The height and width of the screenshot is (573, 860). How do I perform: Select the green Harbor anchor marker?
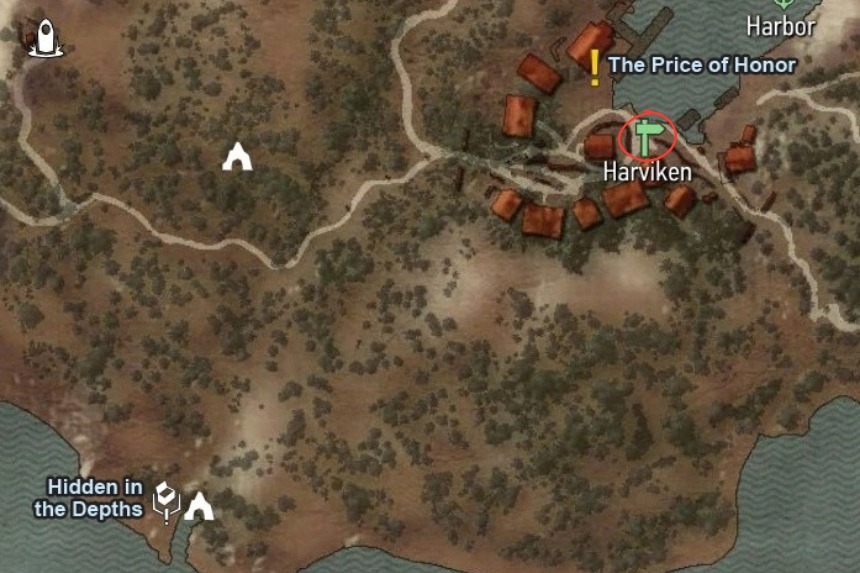782,4
